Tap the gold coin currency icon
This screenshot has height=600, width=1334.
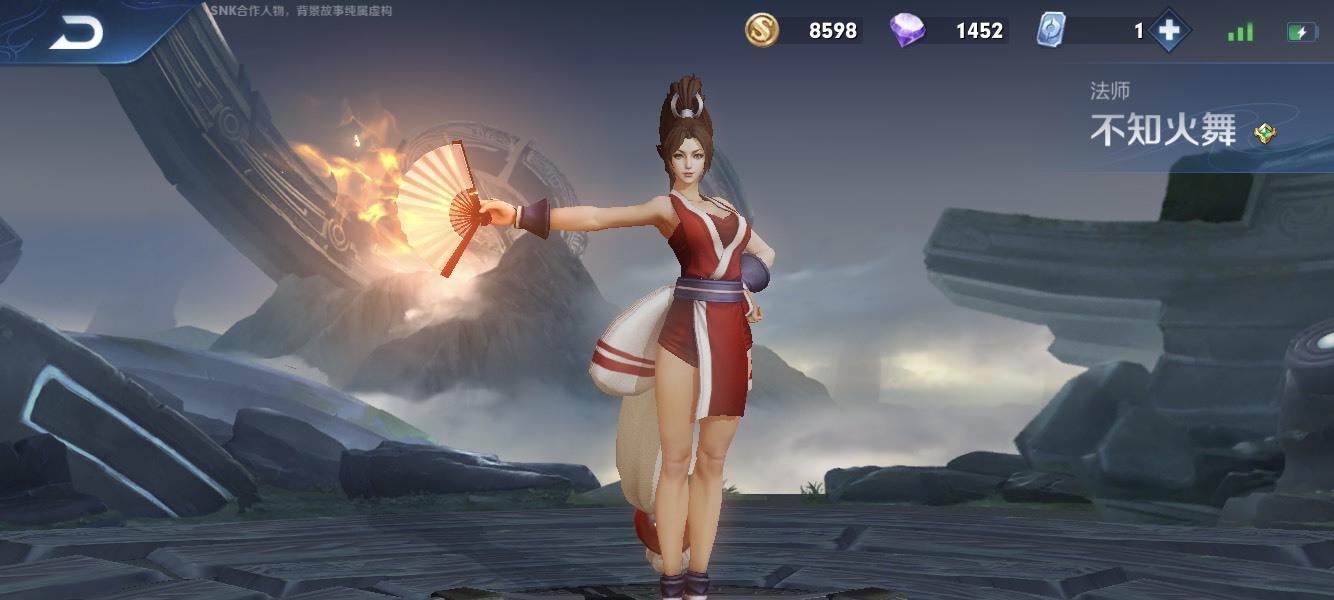point(762,30)
